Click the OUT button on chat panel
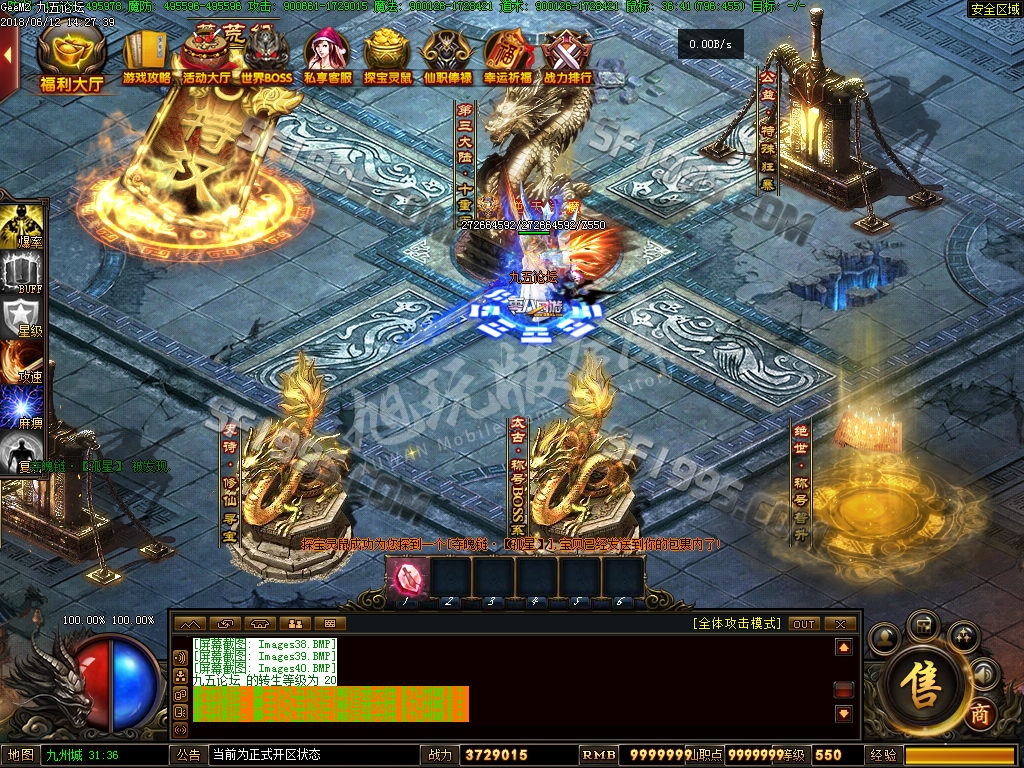 [804, 624]
